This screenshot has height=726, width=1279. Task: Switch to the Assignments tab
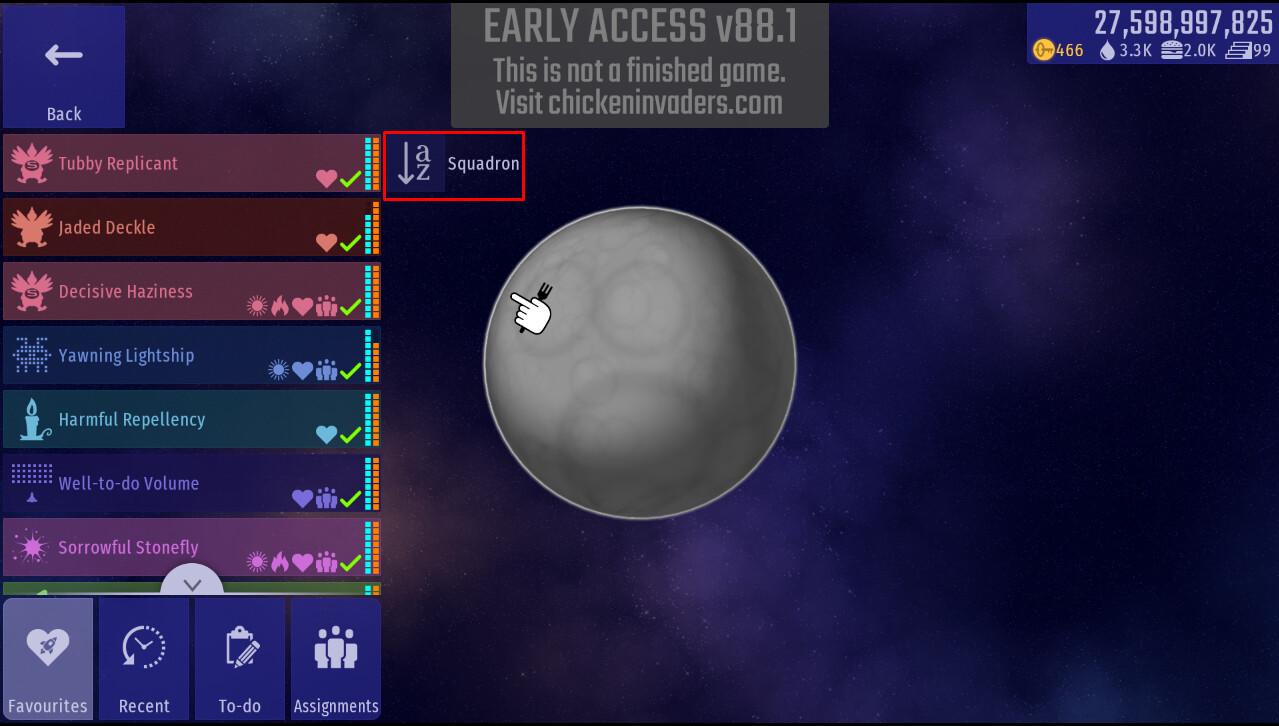pos(336,659)
